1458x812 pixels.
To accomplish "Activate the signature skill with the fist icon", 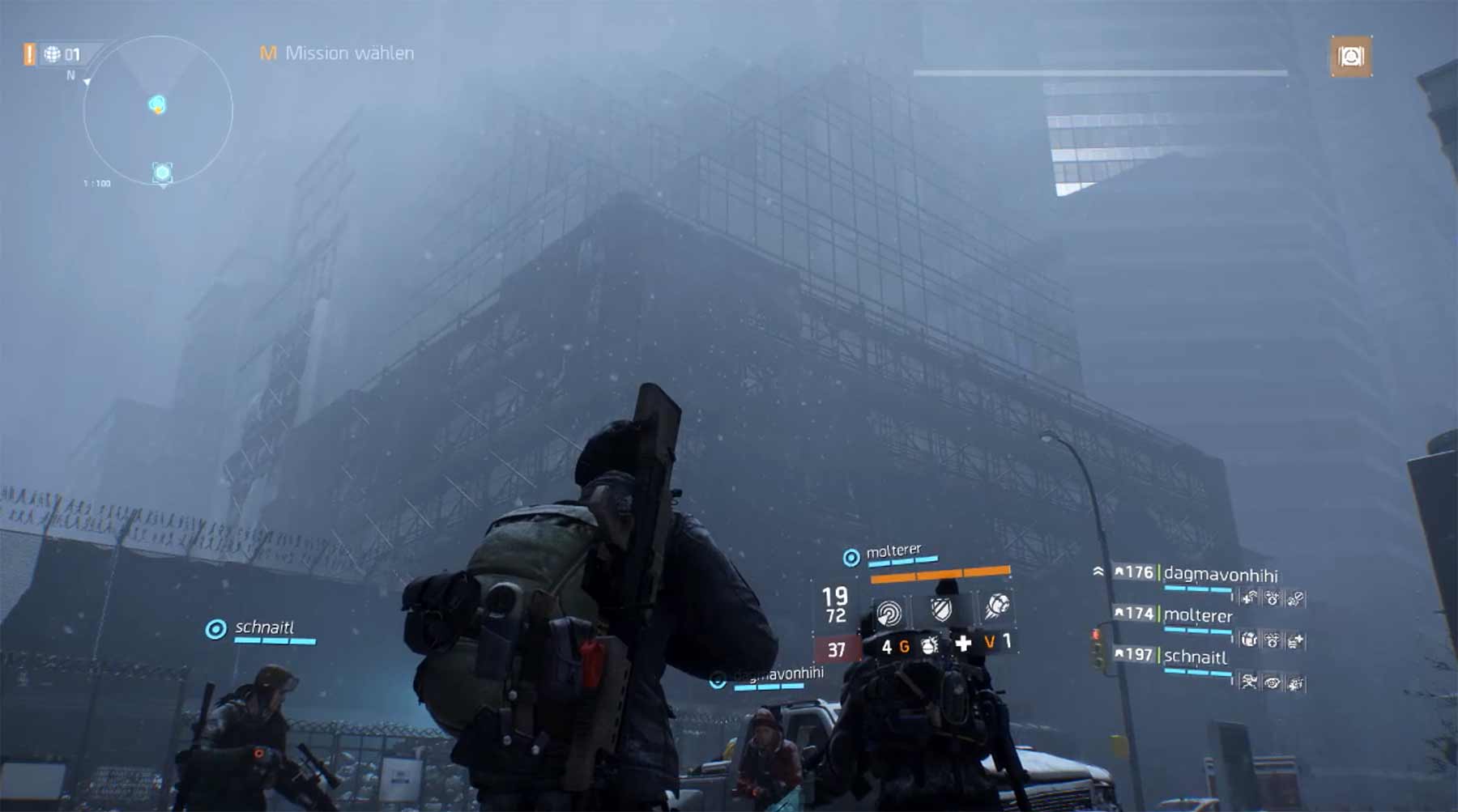I will coord(997,606).
